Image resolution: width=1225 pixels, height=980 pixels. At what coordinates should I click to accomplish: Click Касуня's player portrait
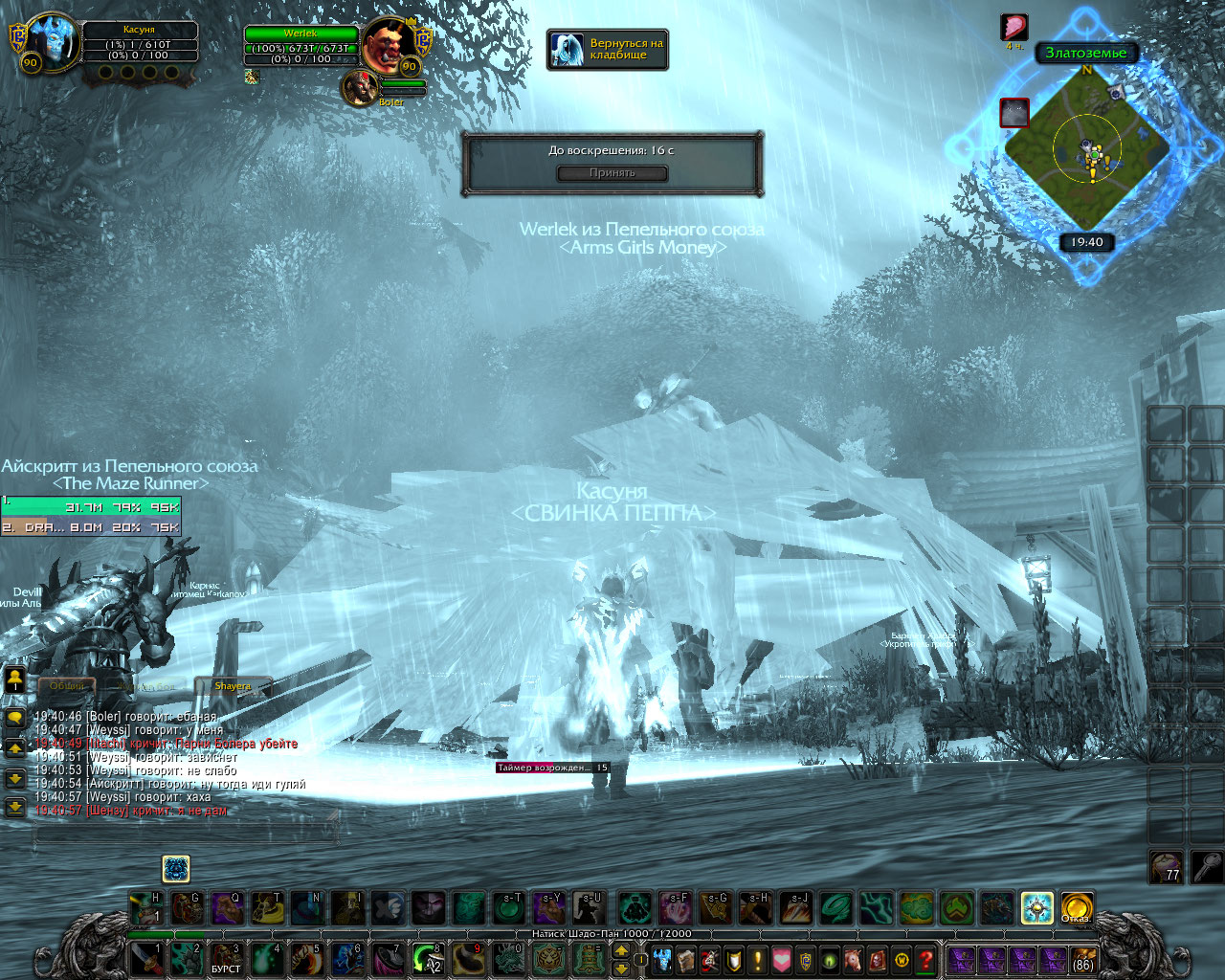pos(49,42)
